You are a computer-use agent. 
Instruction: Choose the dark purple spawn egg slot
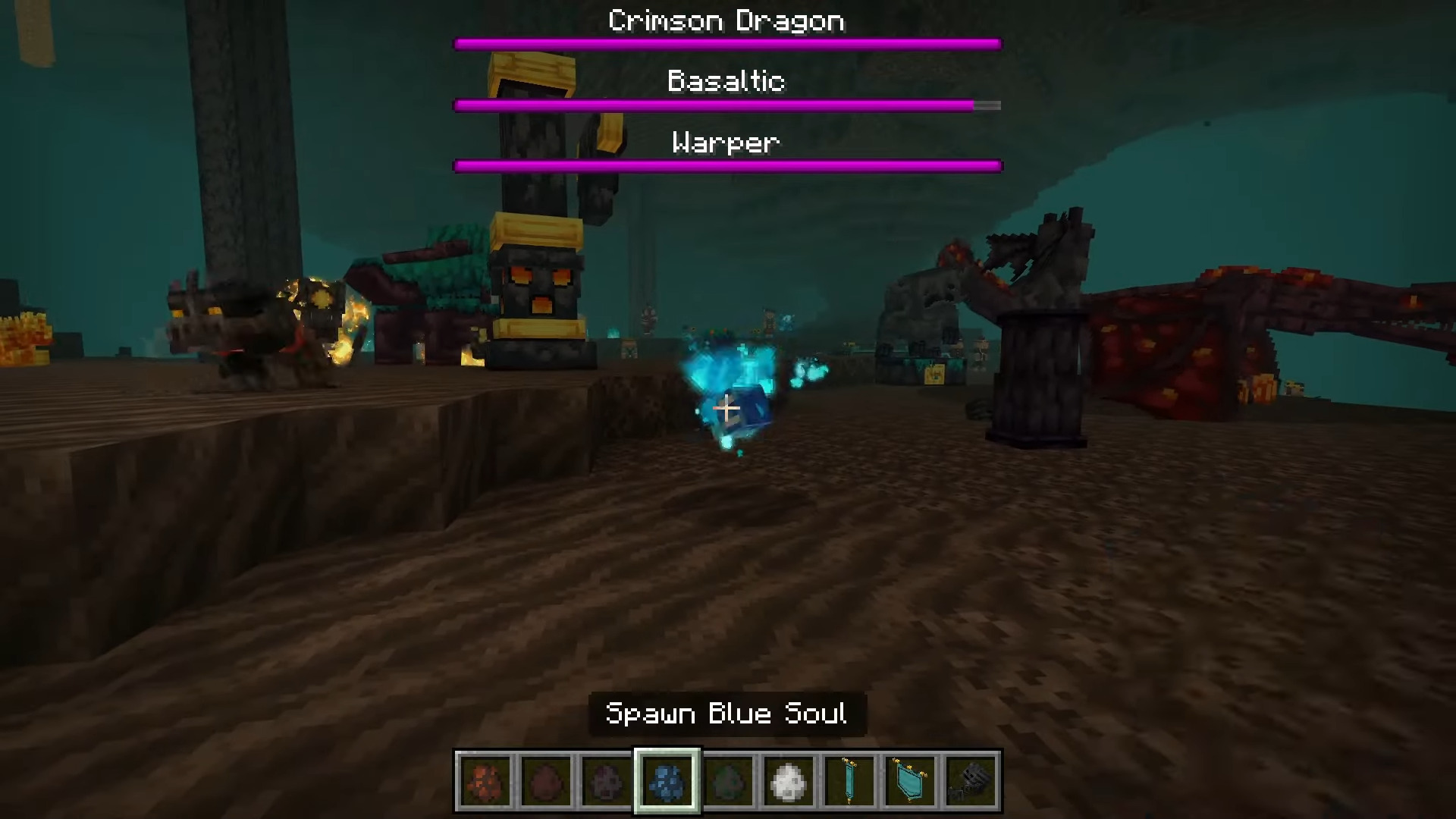607,781
